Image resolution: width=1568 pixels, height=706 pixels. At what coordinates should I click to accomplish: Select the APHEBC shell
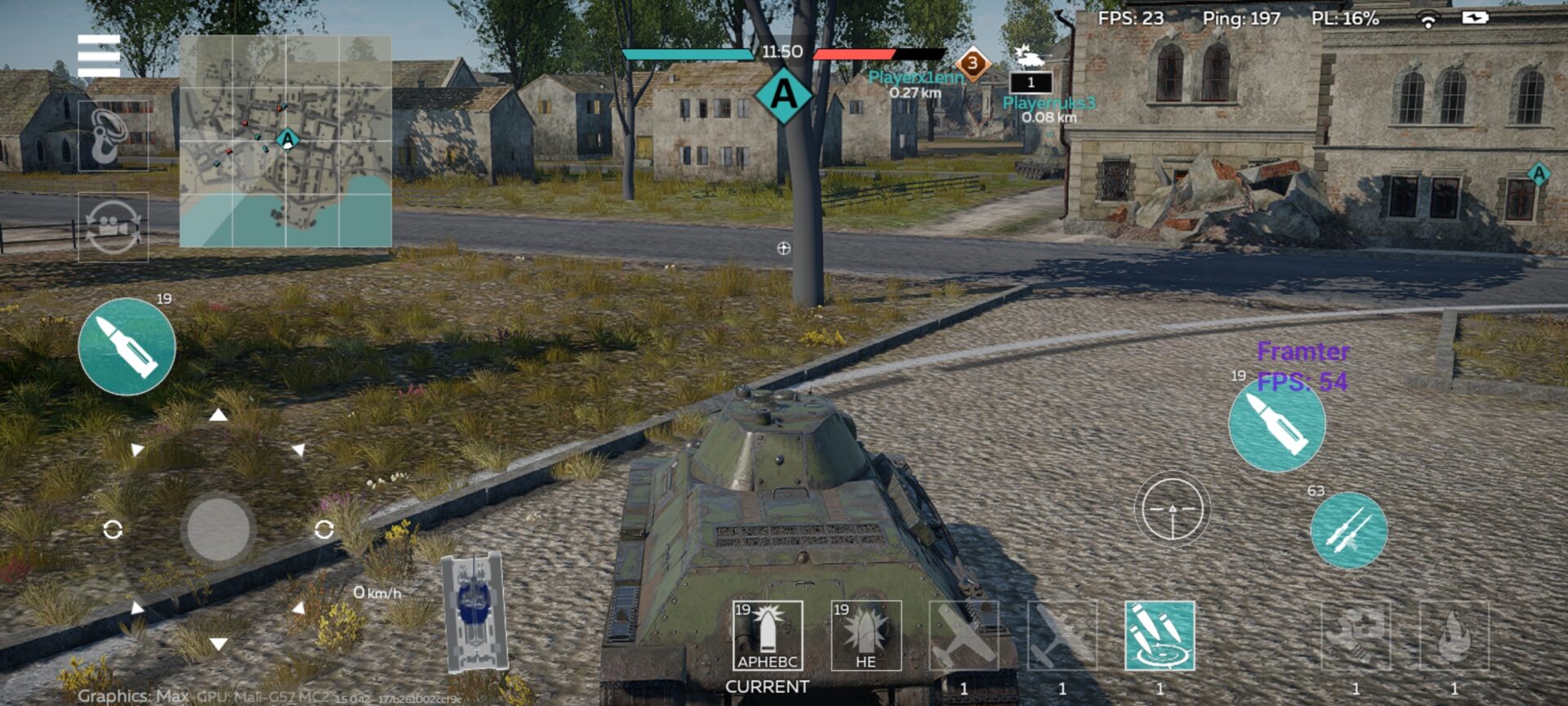click(768, 636)
